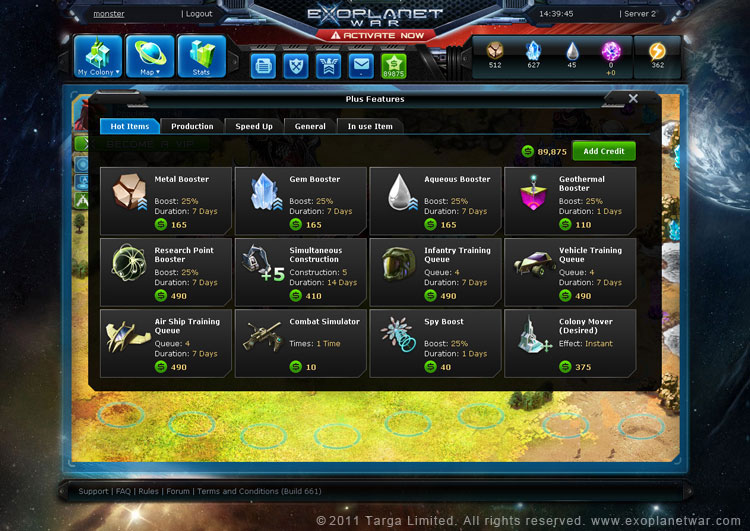This screenshot has width=750, height=531.
Task: Close the Plus Features window
Action: [x=633, y=99]
